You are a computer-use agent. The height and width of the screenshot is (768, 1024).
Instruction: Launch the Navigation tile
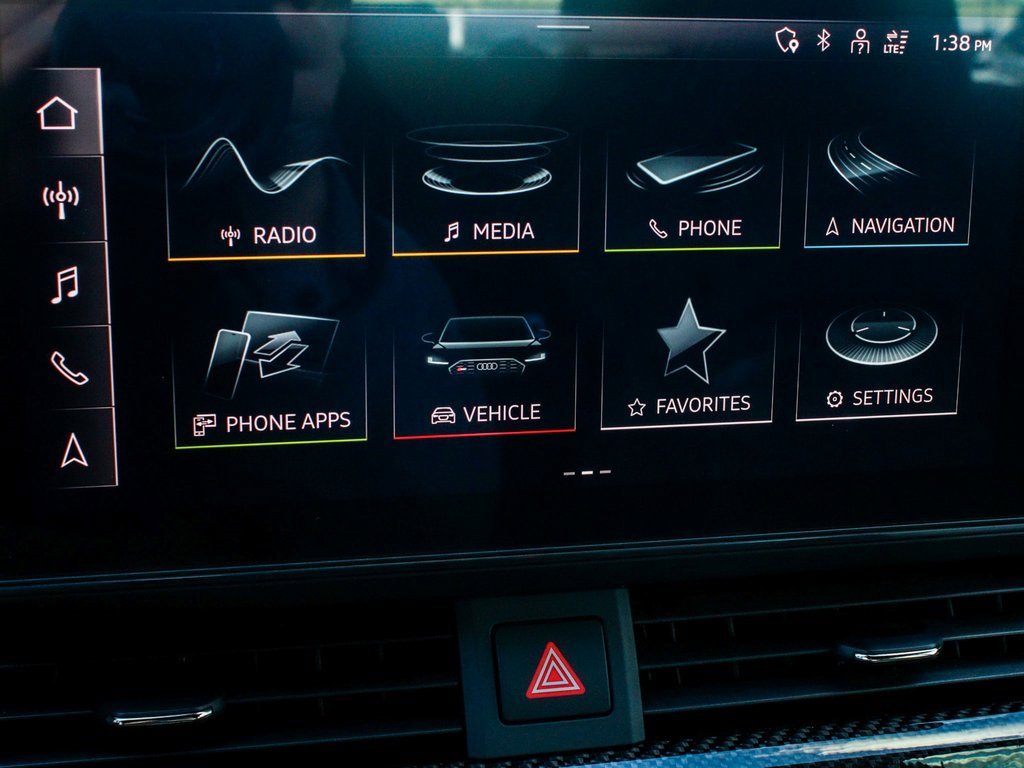tap(889, 189)
